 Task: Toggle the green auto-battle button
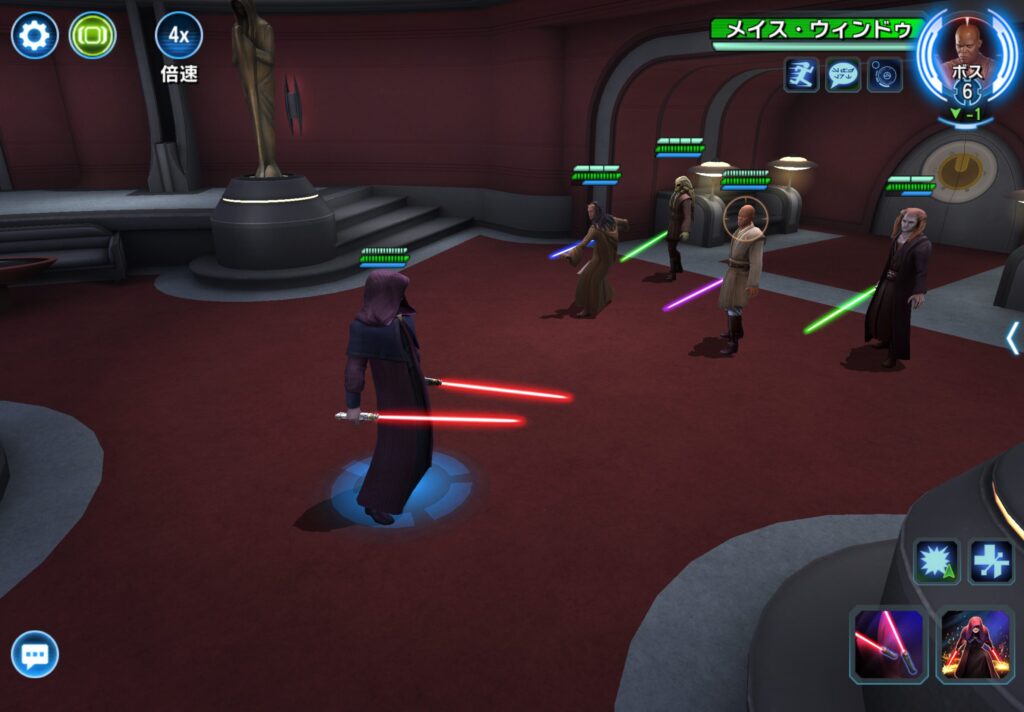pyautogui.click(x=92, y=36)
